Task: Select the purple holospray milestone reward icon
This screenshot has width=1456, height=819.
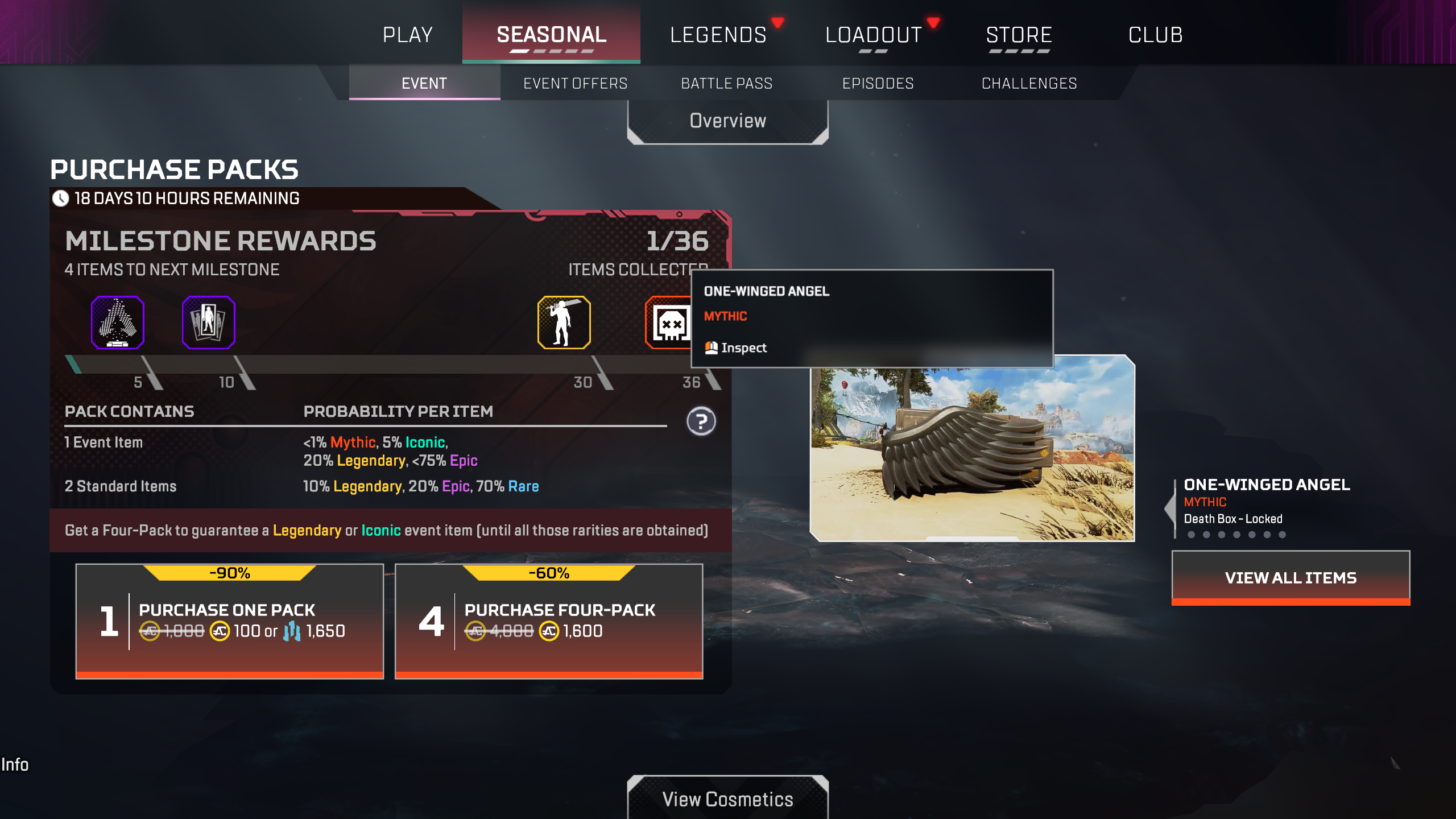Action: pyautogui.click(x=117, y=322)
